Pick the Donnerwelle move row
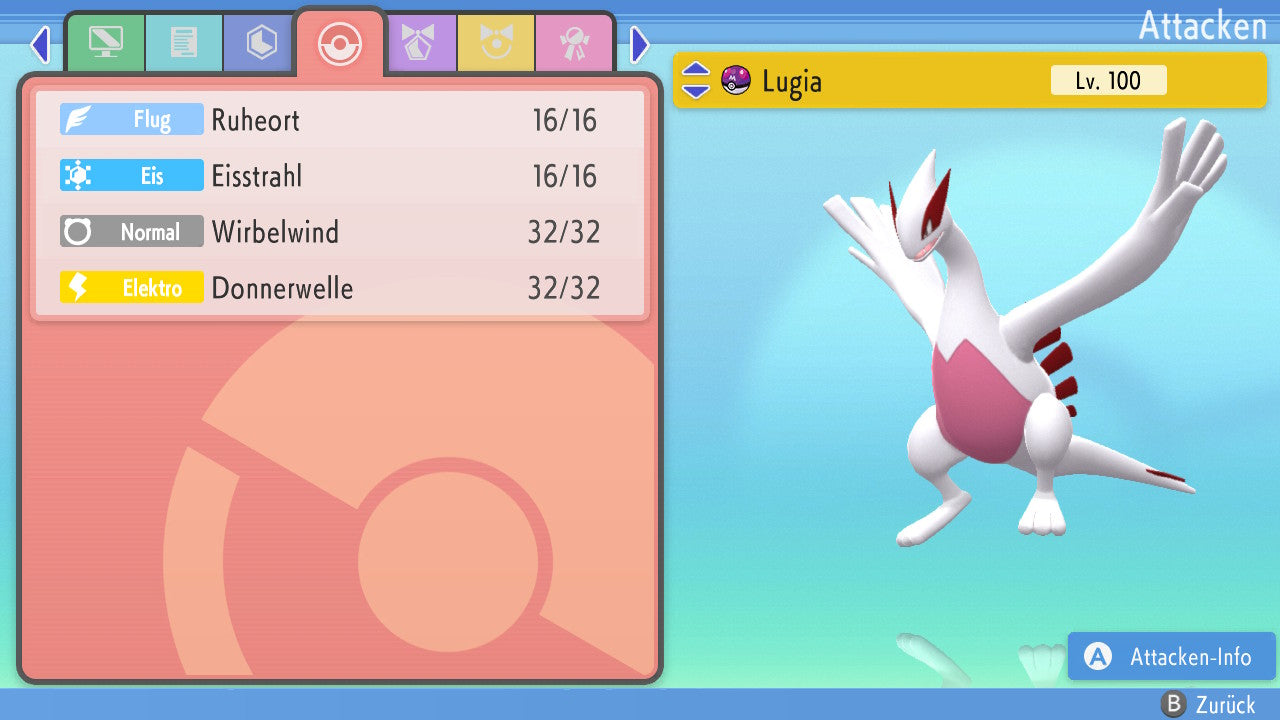The width and height of the screenshot is (1280, 720). point(340,288)
